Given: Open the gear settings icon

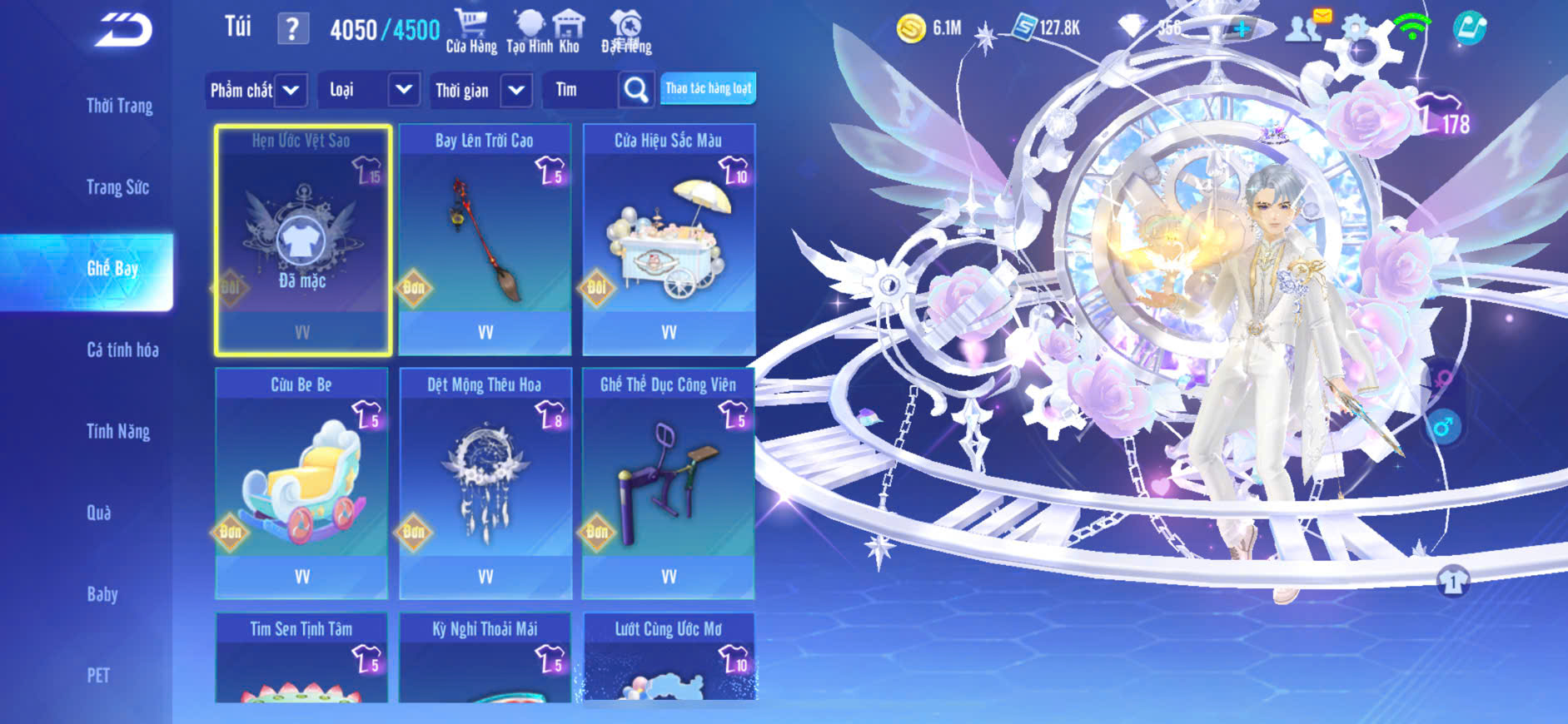Looking at the screenshot, I should [1355, 29].
